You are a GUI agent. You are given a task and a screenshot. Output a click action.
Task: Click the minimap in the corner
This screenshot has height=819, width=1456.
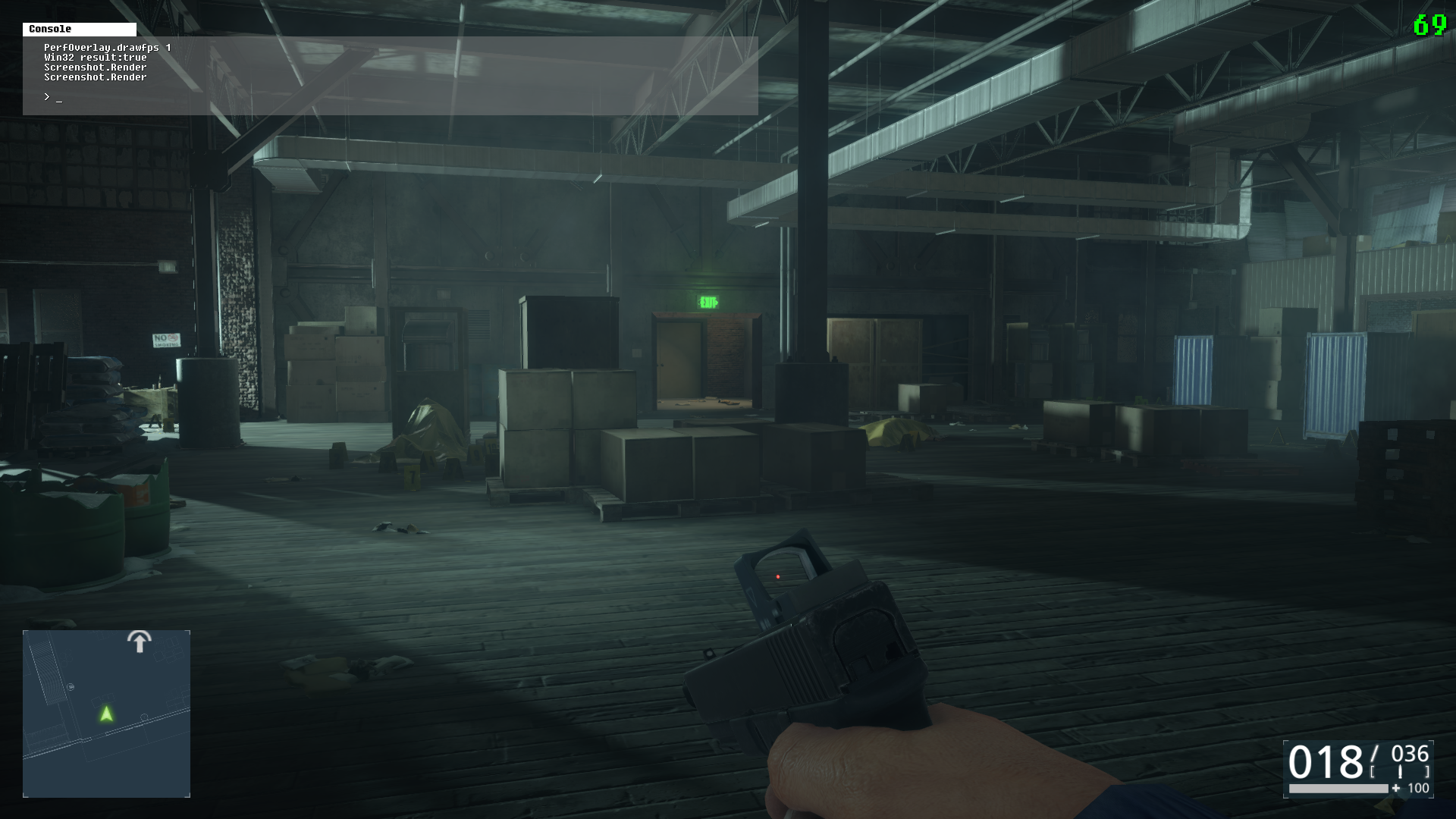[106, 713]
